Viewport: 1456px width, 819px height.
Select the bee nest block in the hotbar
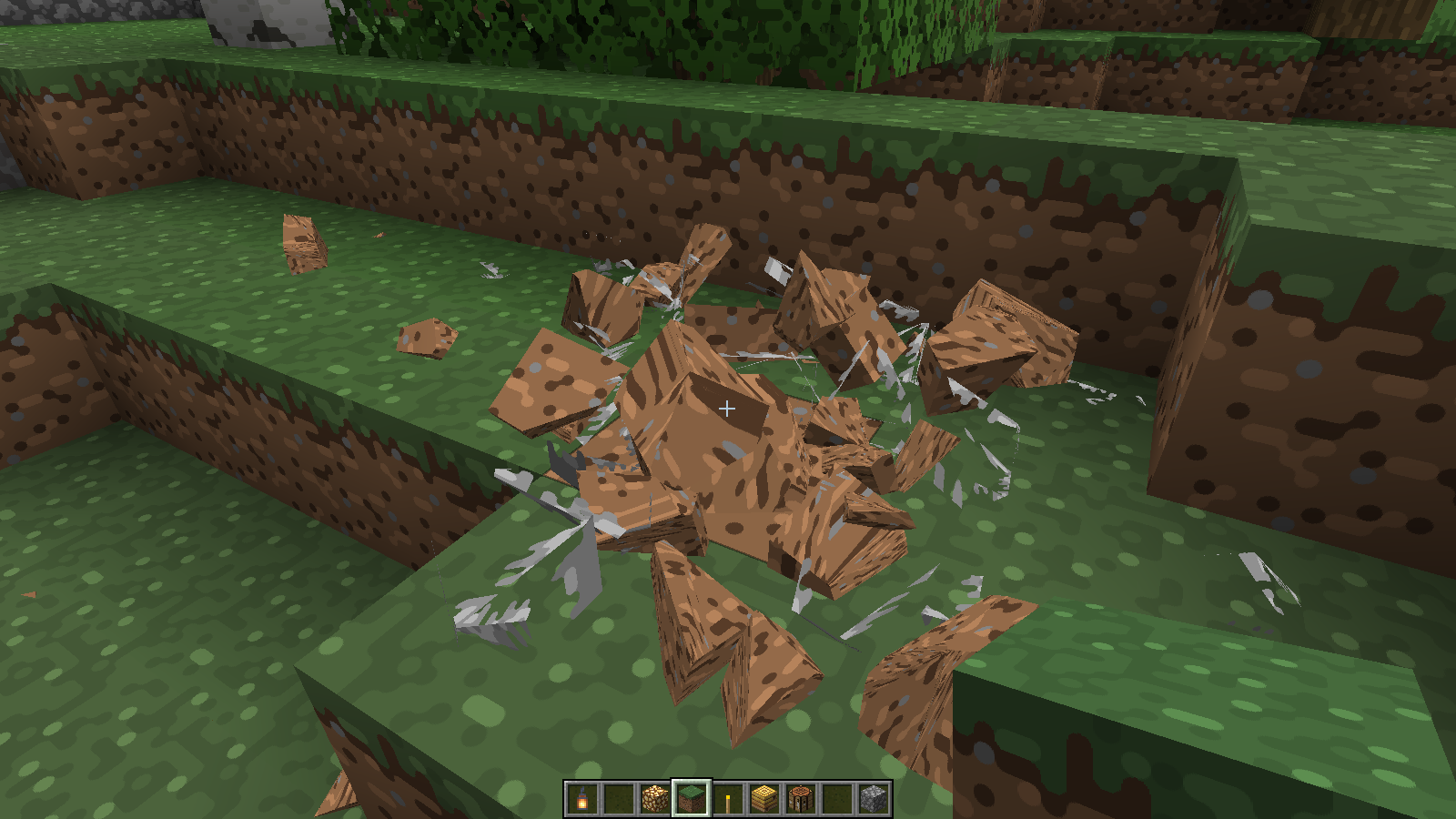click(801, 799)
